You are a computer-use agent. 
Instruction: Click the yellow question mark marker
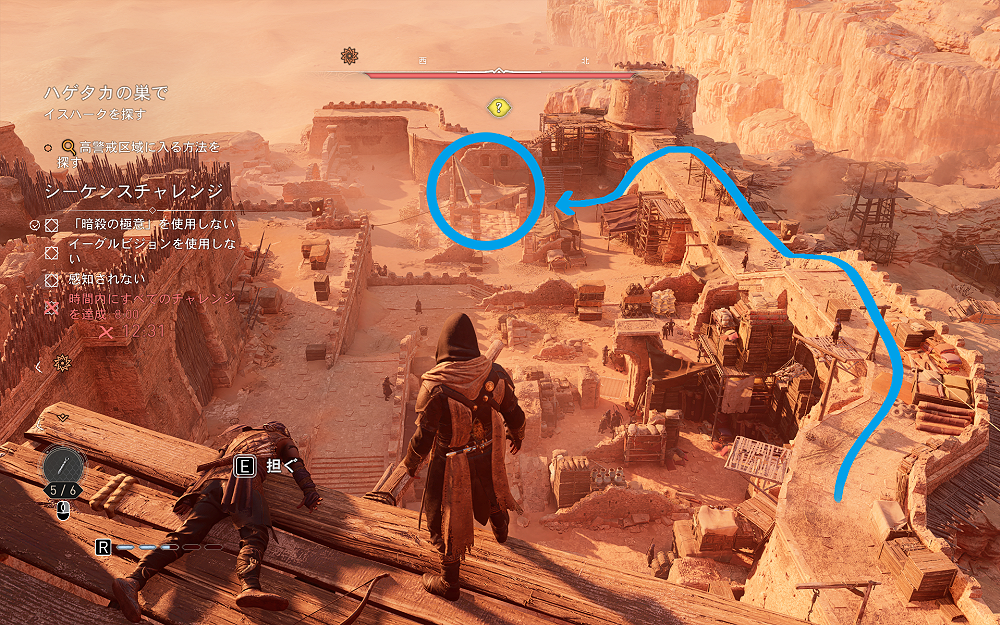(x=498, y=107)
